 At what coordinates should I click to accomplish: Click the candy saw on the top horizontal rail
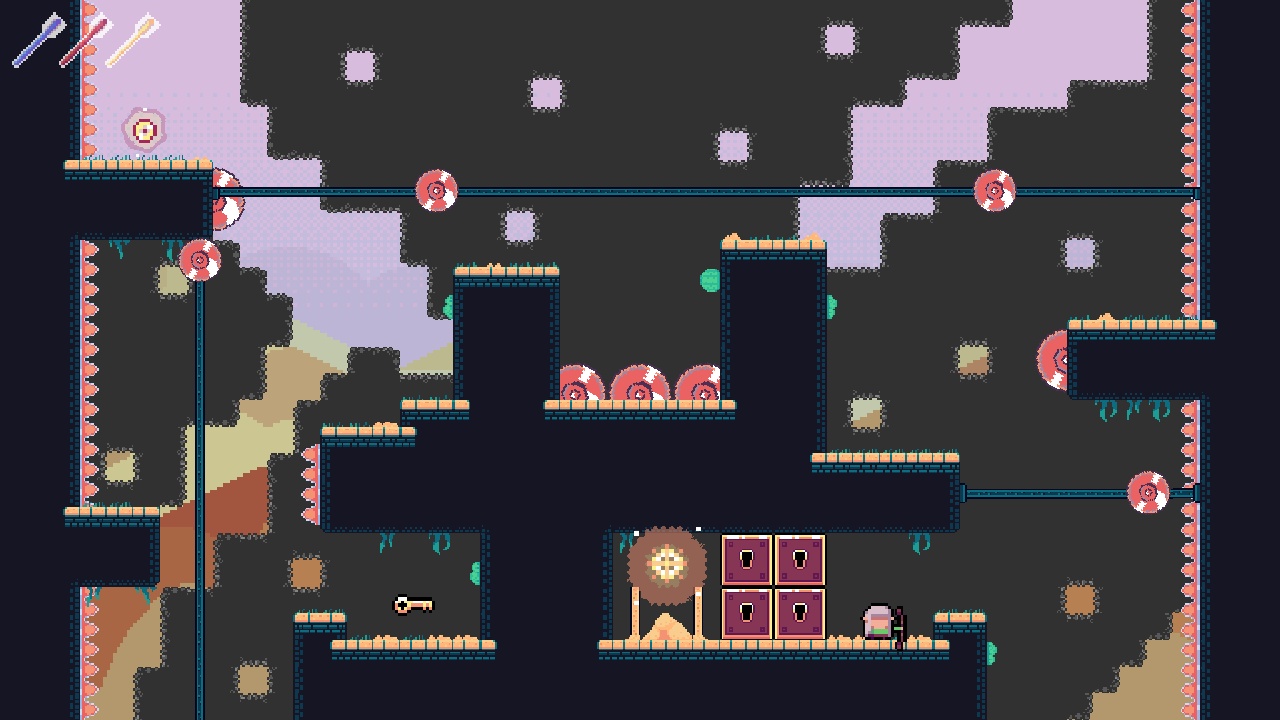point(435,190)
